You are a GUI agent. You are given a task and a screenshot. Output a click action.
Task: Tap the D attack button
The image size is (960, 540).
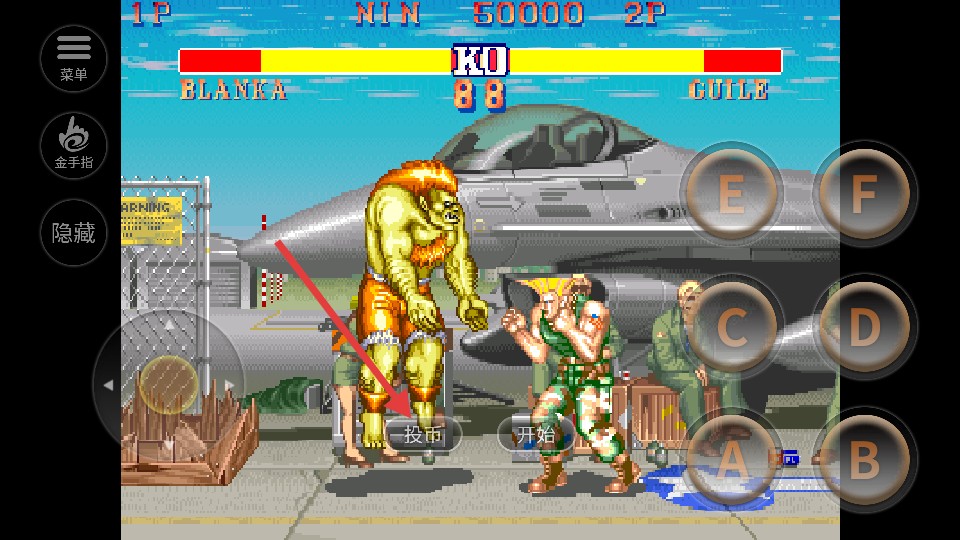pyautogui.click(x=864, y=327)
